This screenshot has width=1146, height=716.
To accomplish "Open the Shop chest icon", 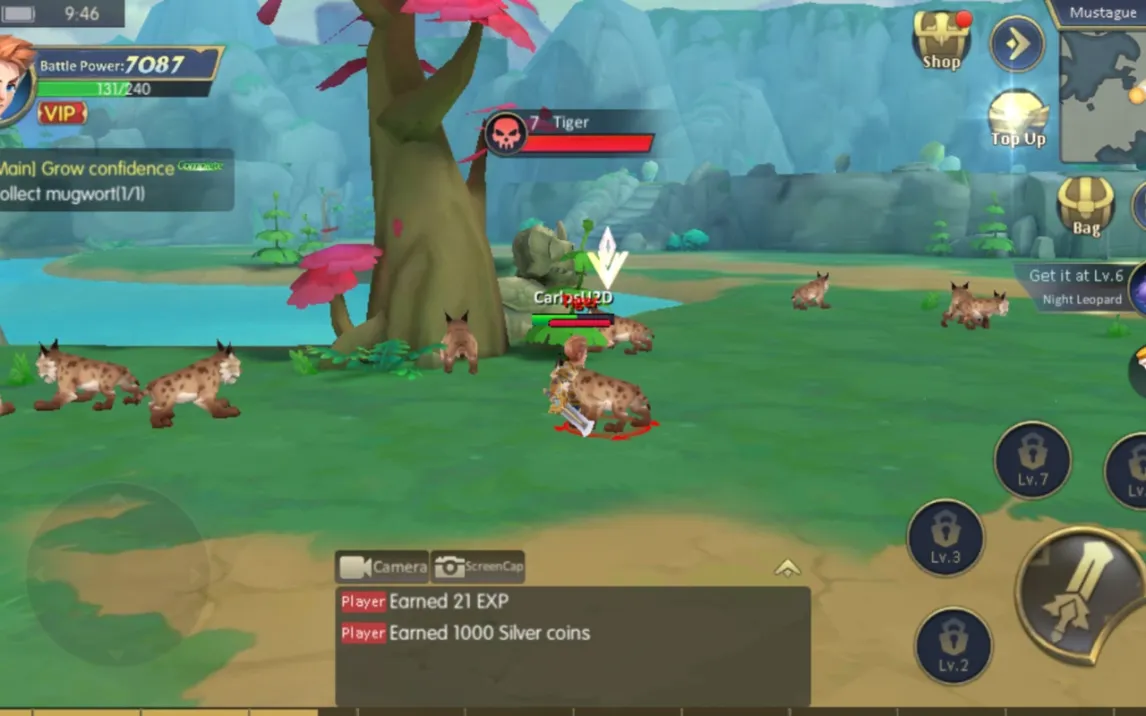I will click(941, 42).
